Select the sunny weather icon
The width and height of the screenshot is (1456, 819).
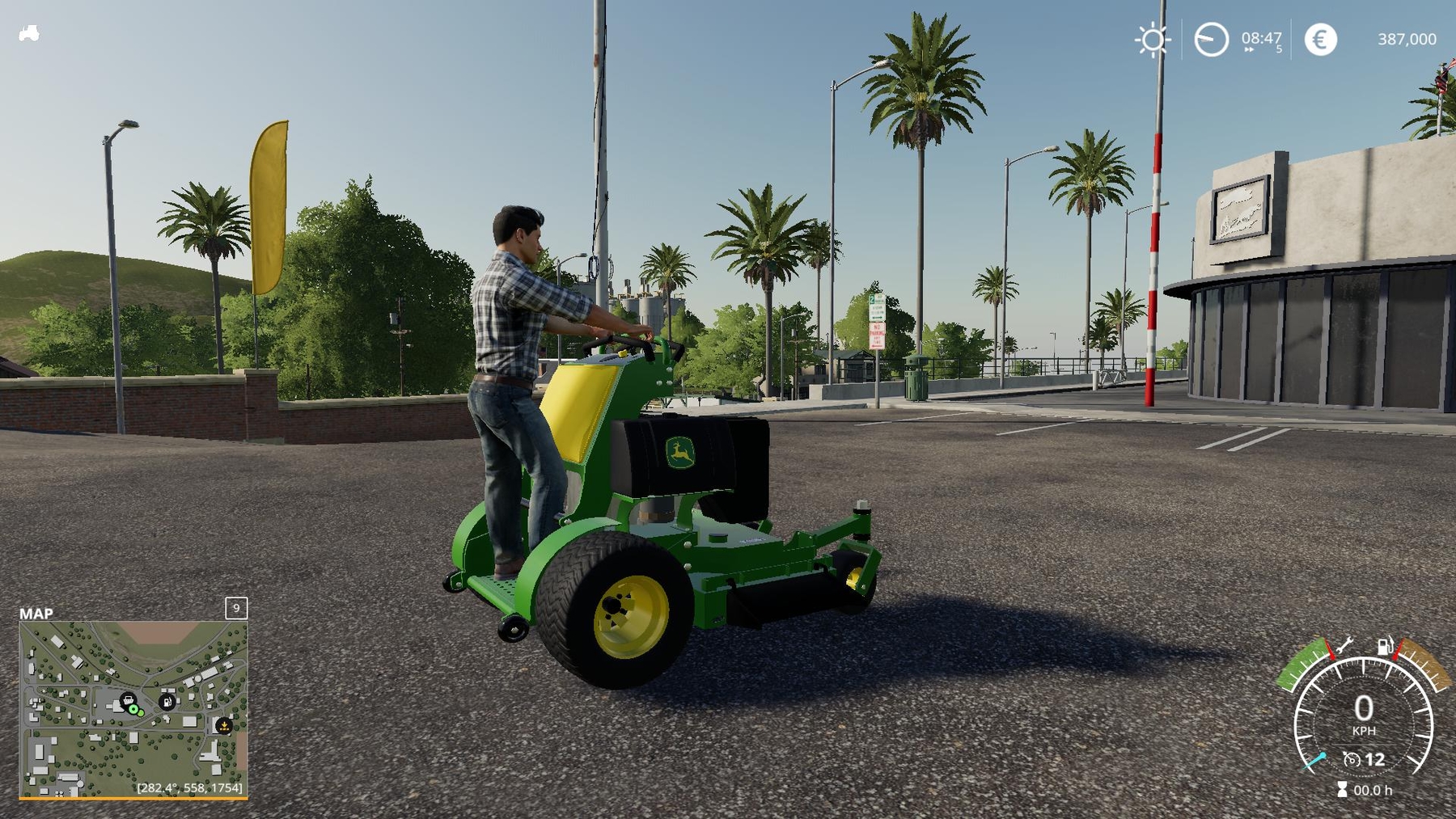[x=1153, y=39]
